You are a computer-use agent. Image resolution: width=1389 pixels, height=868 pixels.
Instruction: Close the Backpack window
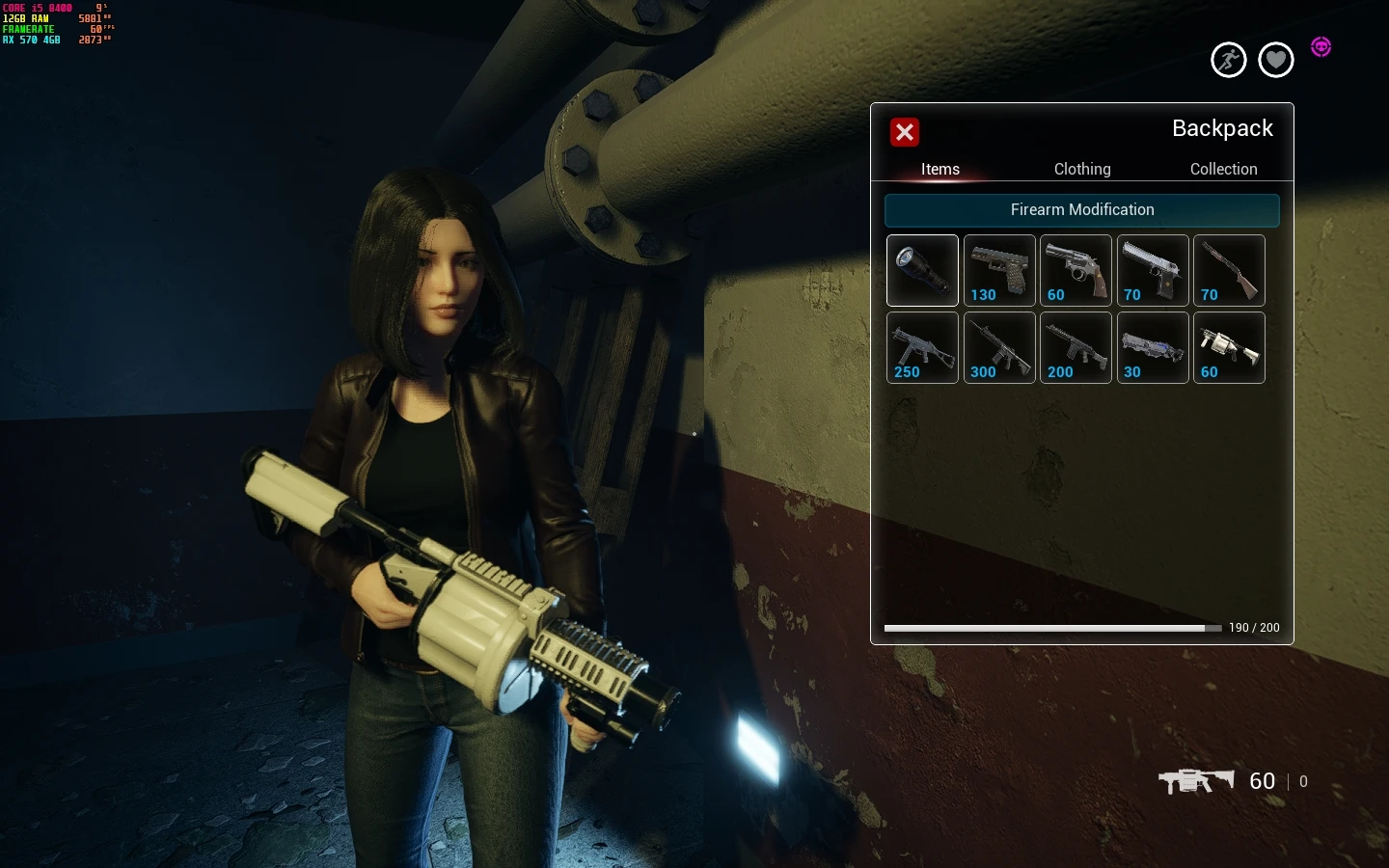click(905, 133)
